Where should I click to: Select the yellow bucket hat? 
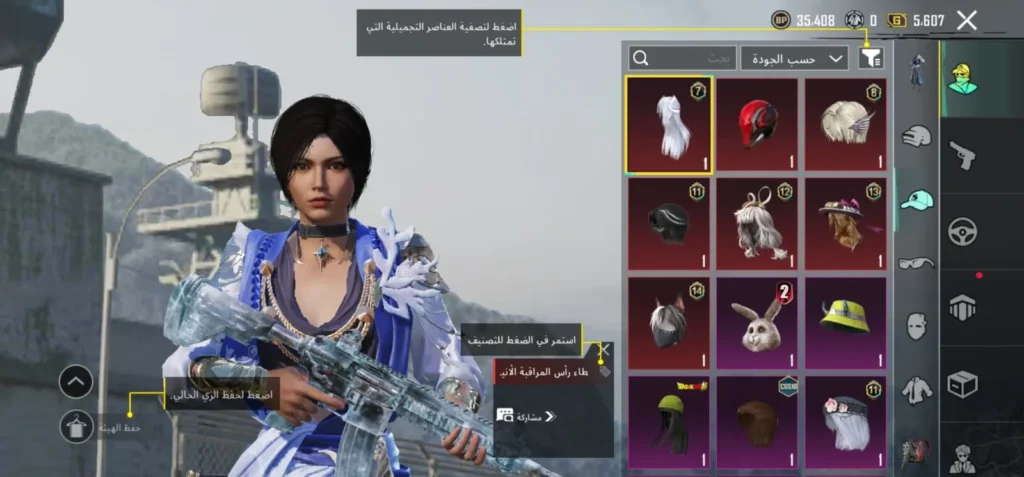[845, 322]
